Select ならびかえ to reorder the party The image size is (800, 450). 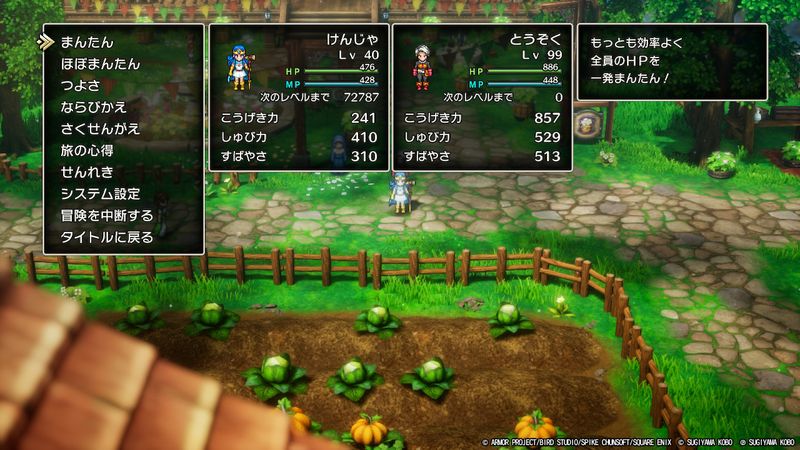point(93,107)
